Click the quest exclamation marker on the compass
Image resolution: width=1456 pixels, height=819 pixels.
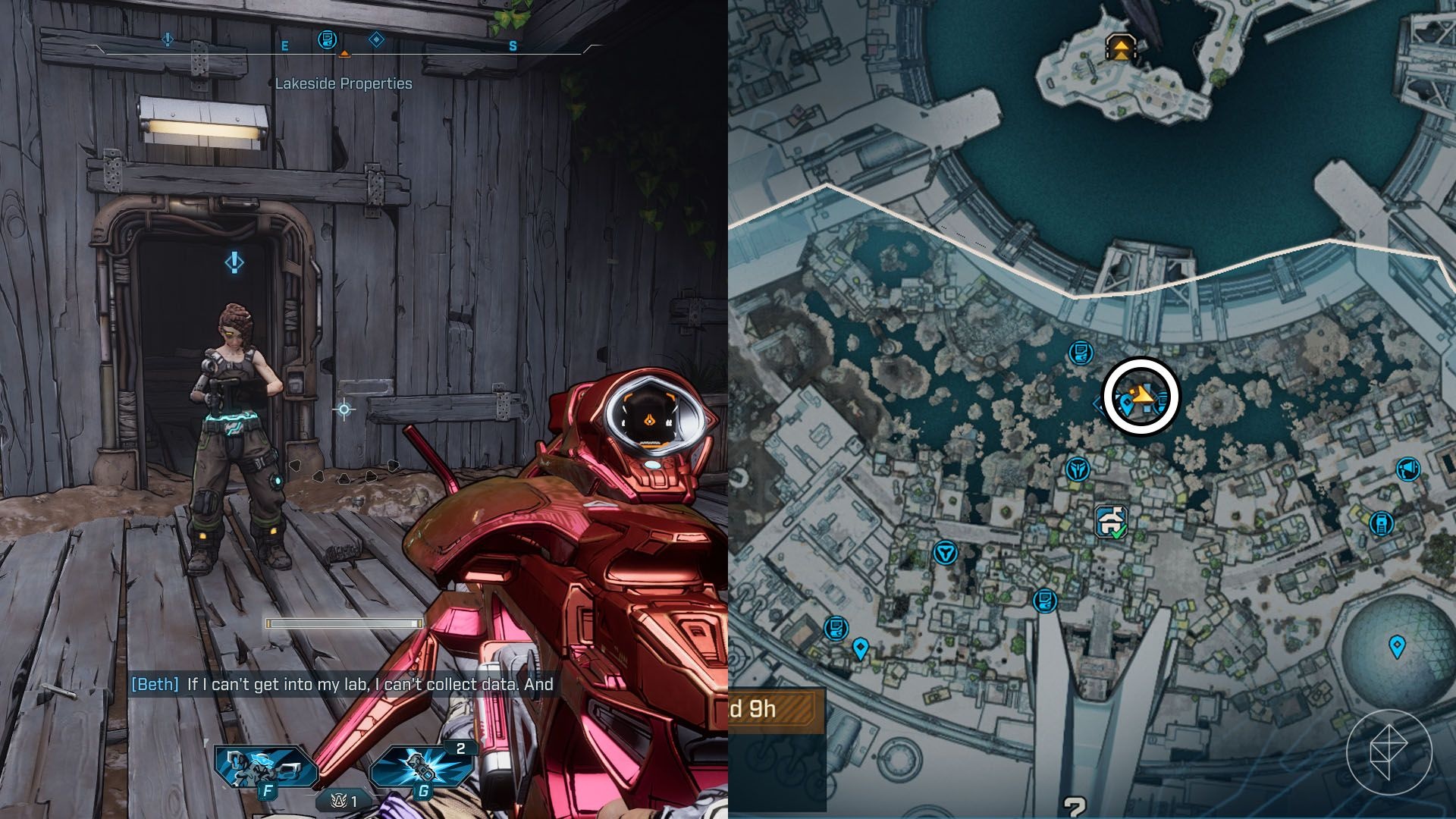(x=168, y=39)
